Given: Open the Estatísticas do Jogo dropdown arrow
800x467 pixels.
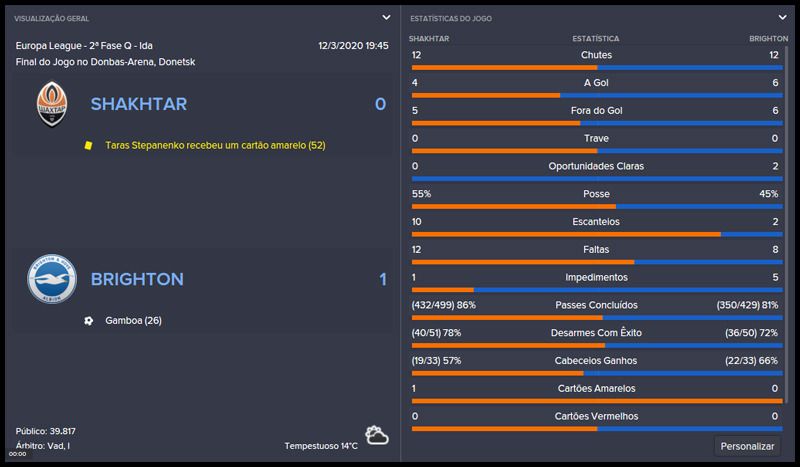Looking at the screenshot, I should pyautogui.click(x=782, y=17).
